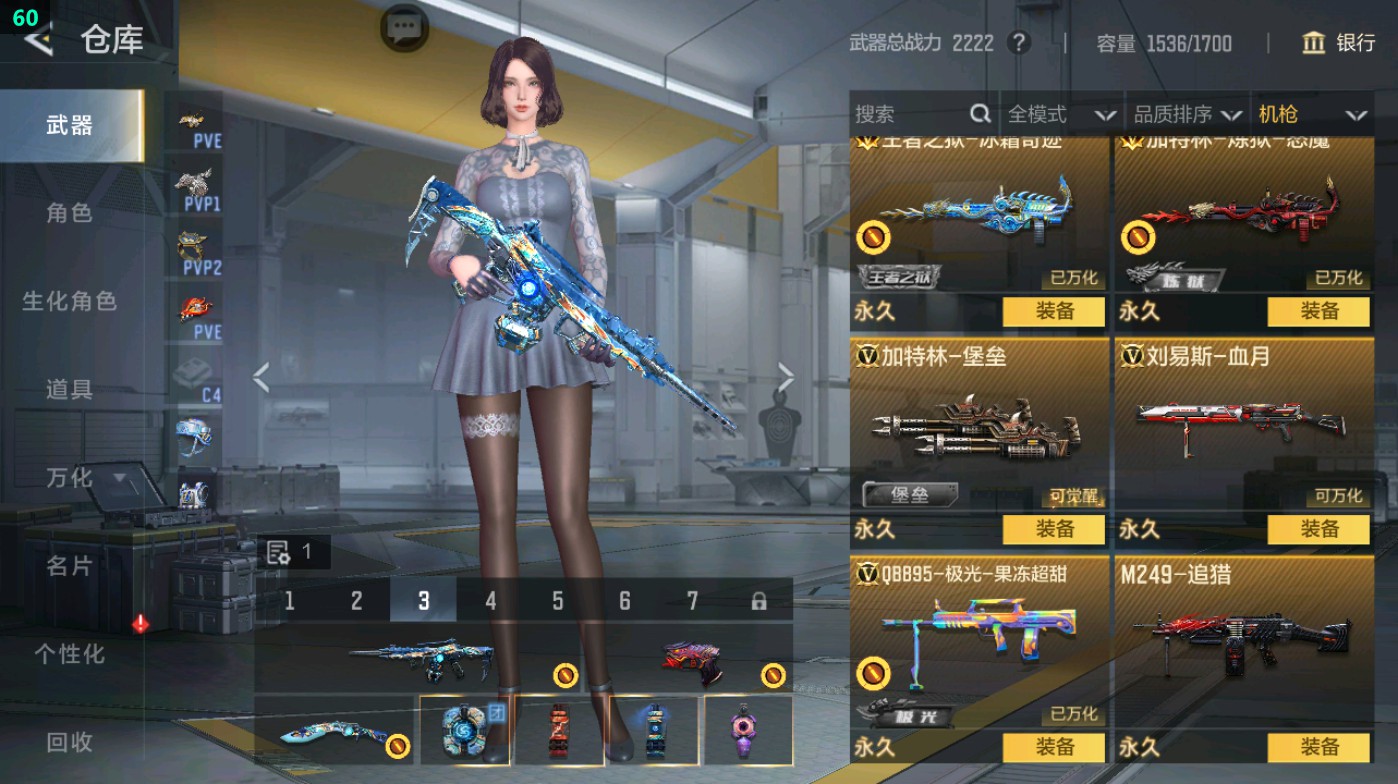
Task: Switch to the 个性化 category
Action: (x=69, y=654)
